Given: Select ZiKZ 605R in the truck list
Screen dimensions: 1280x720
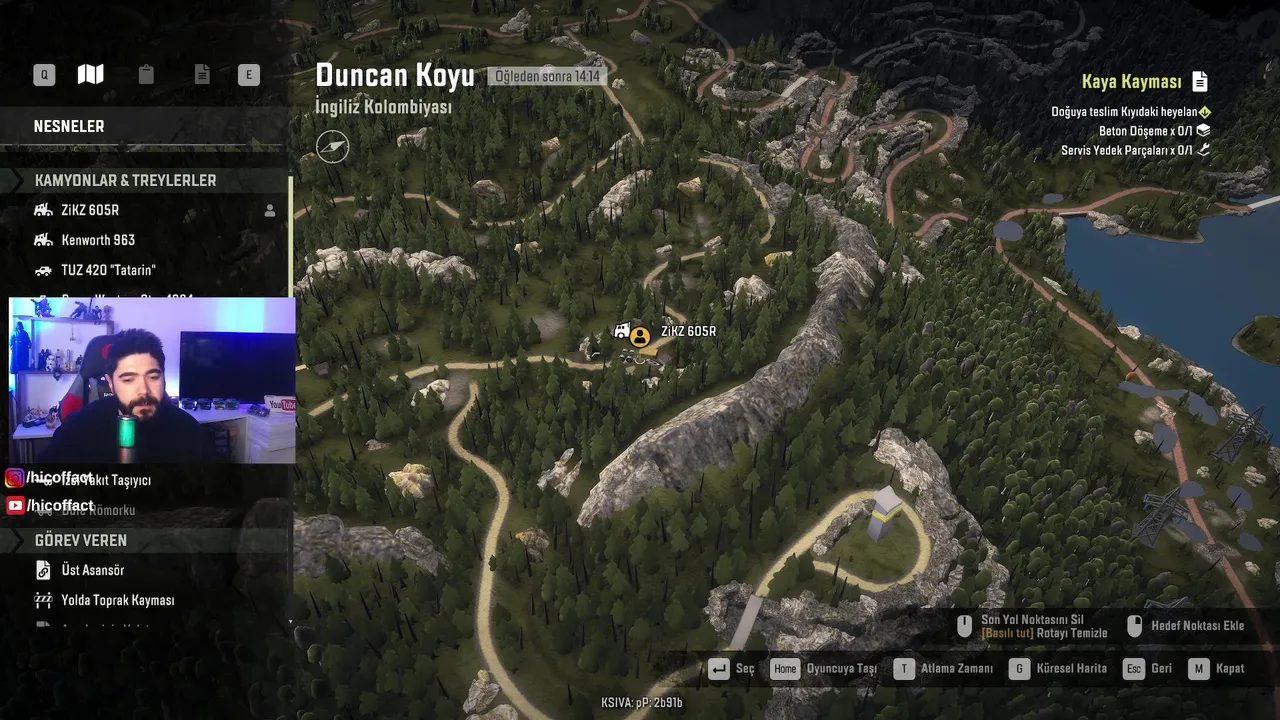Looking at the screenshot, I should click(90, 210).
